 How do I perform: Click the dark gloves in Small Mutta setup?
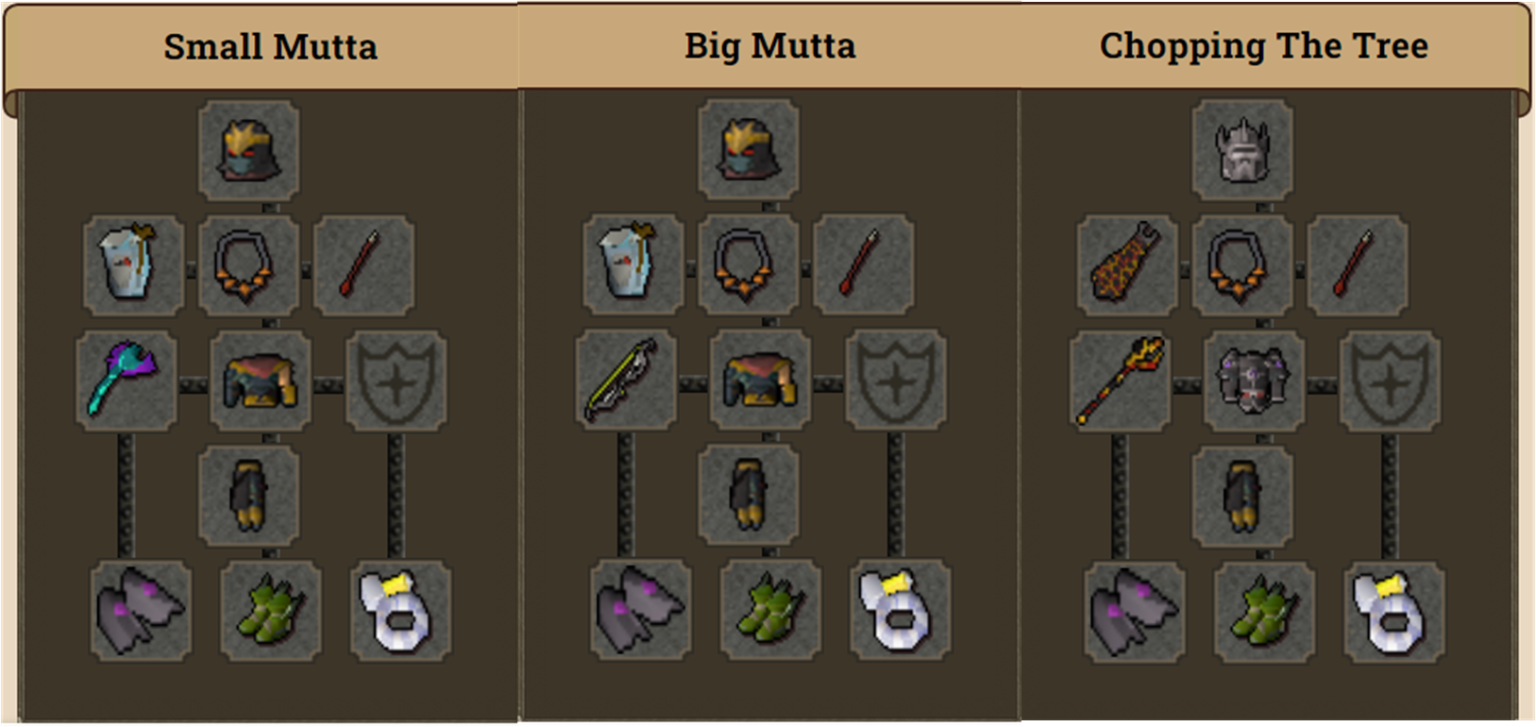(248, 495)
